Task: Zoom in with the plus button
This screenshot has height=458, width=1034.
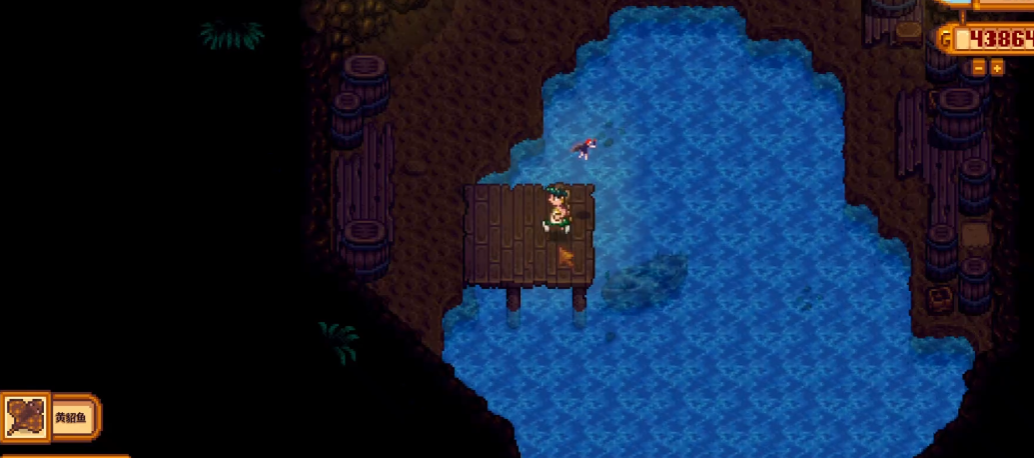Action: click(997, 67)
